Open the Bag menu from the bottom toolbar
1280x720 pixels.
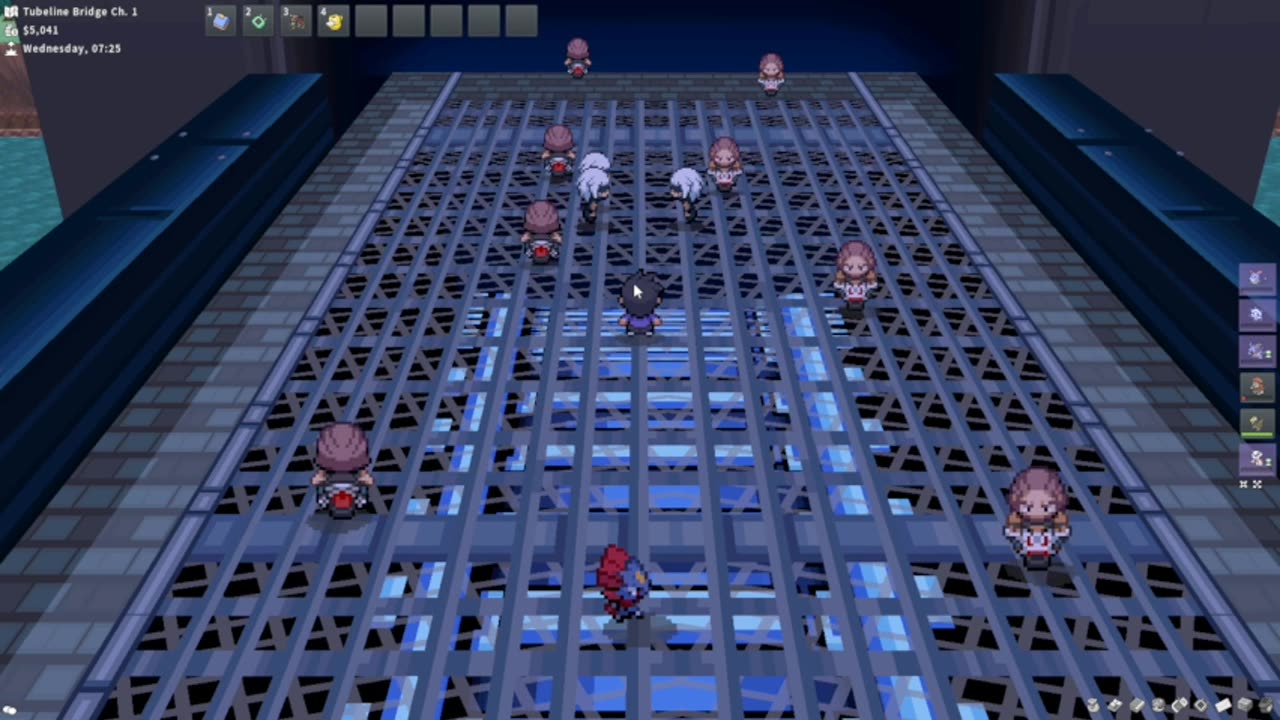pos(1092,706)
